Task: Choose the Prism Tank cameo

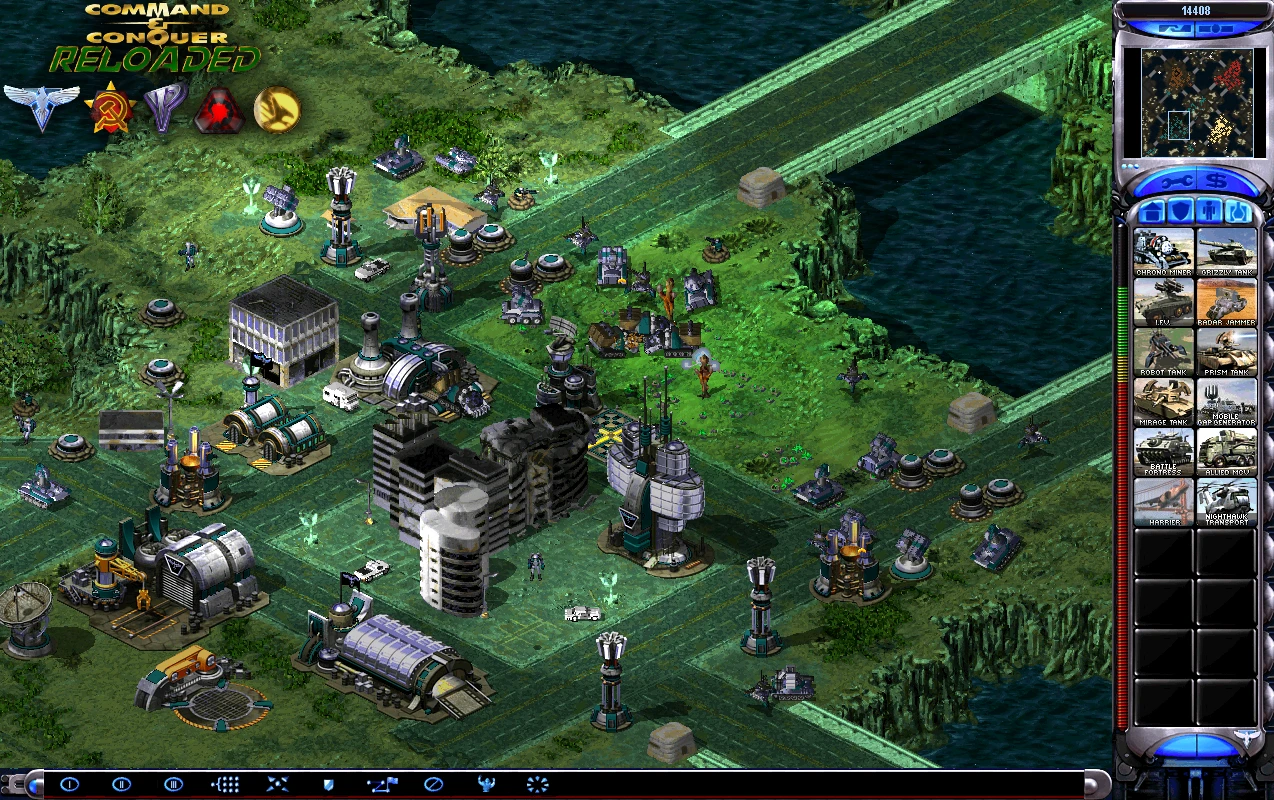Action: pos(1227,352)
